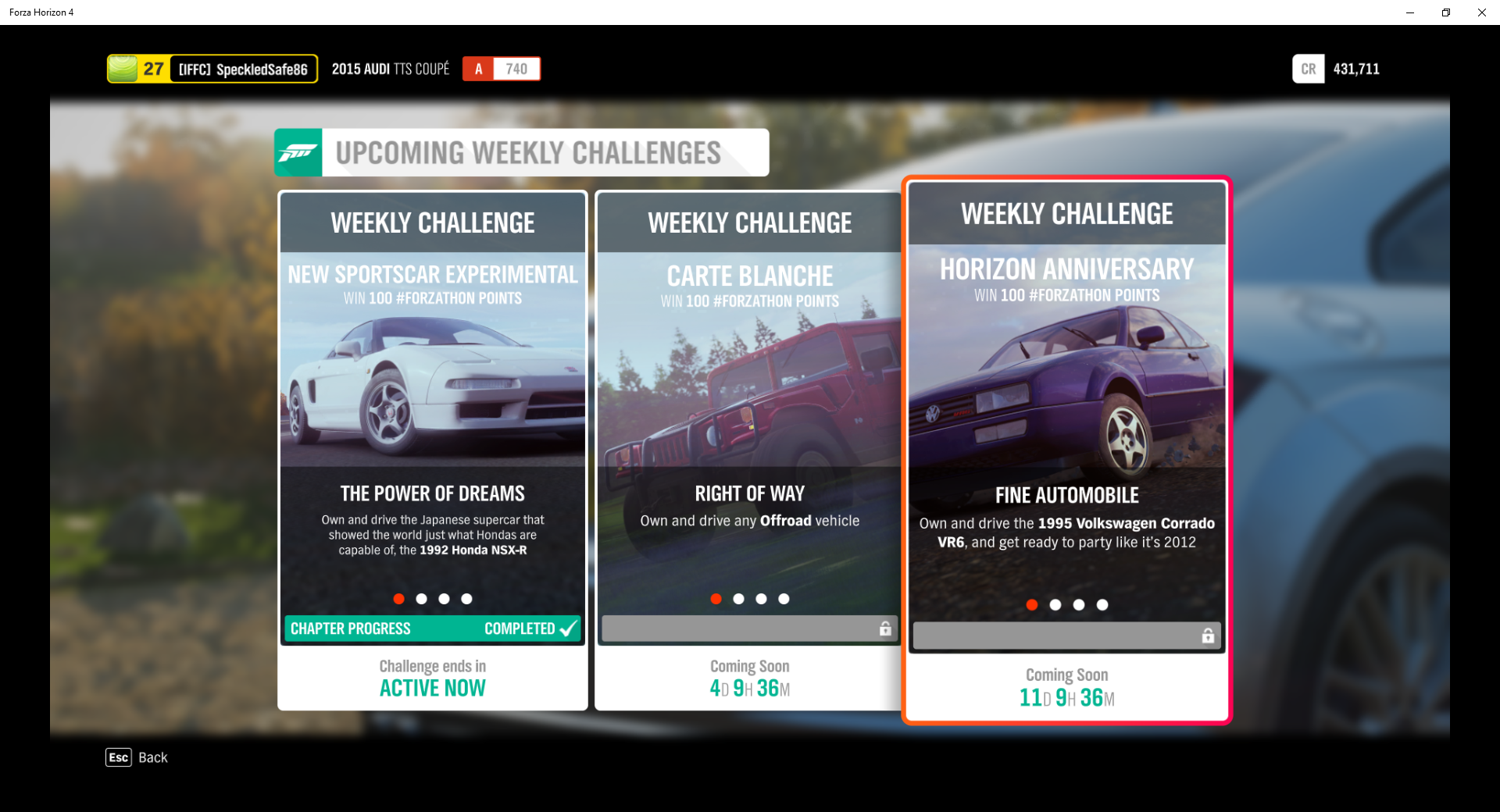Click the lock icon on Carte Blanche progress bar
Screen dimensions: 1500x812
(885, 629)
